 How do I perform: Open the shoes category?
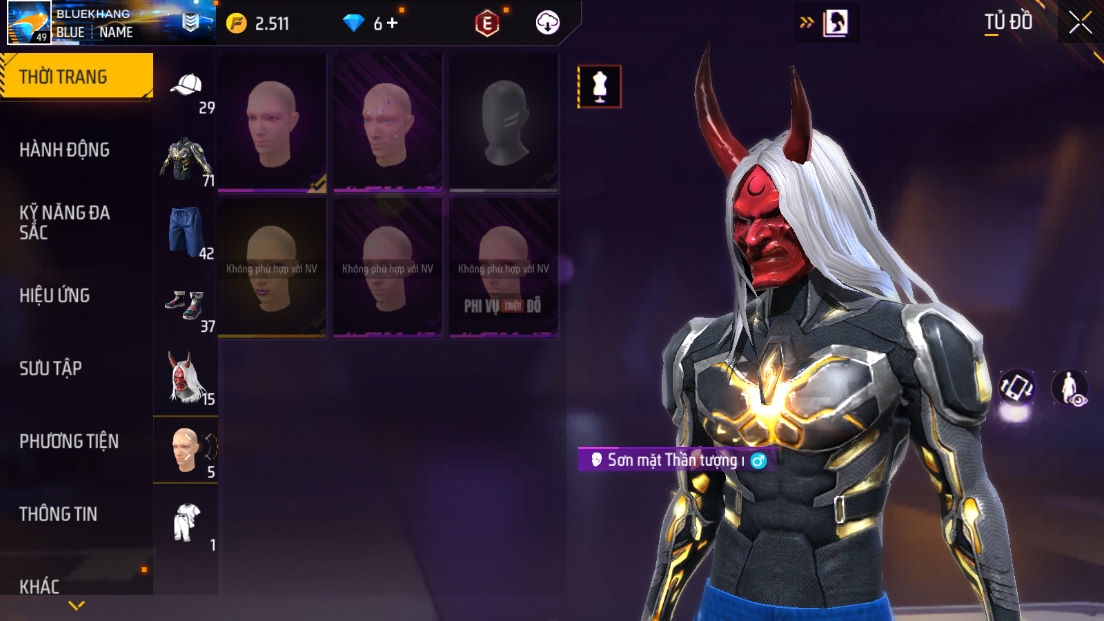(186, 305)
